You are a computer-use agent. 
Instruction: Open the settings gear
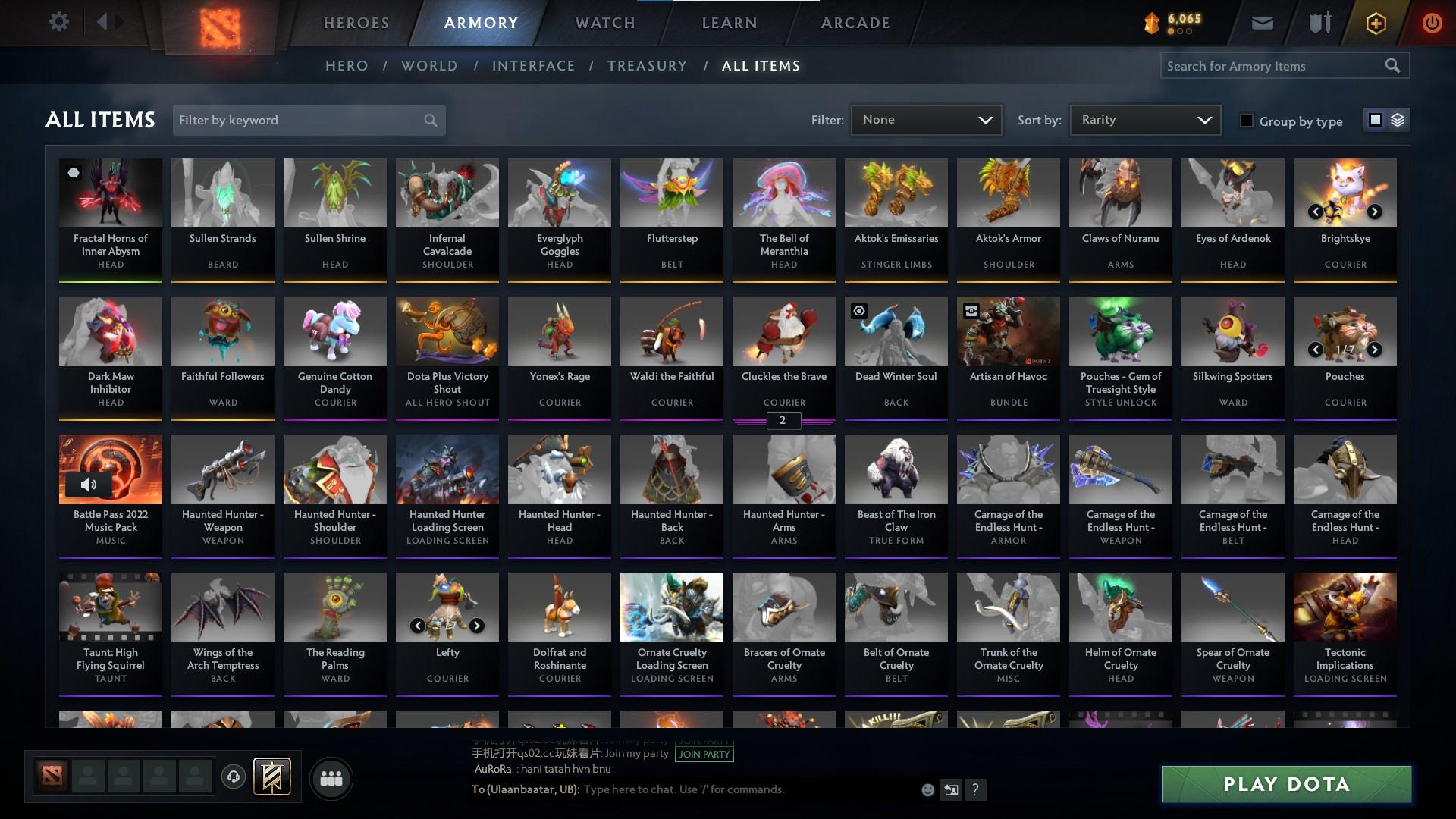click(x=59, y=21)
